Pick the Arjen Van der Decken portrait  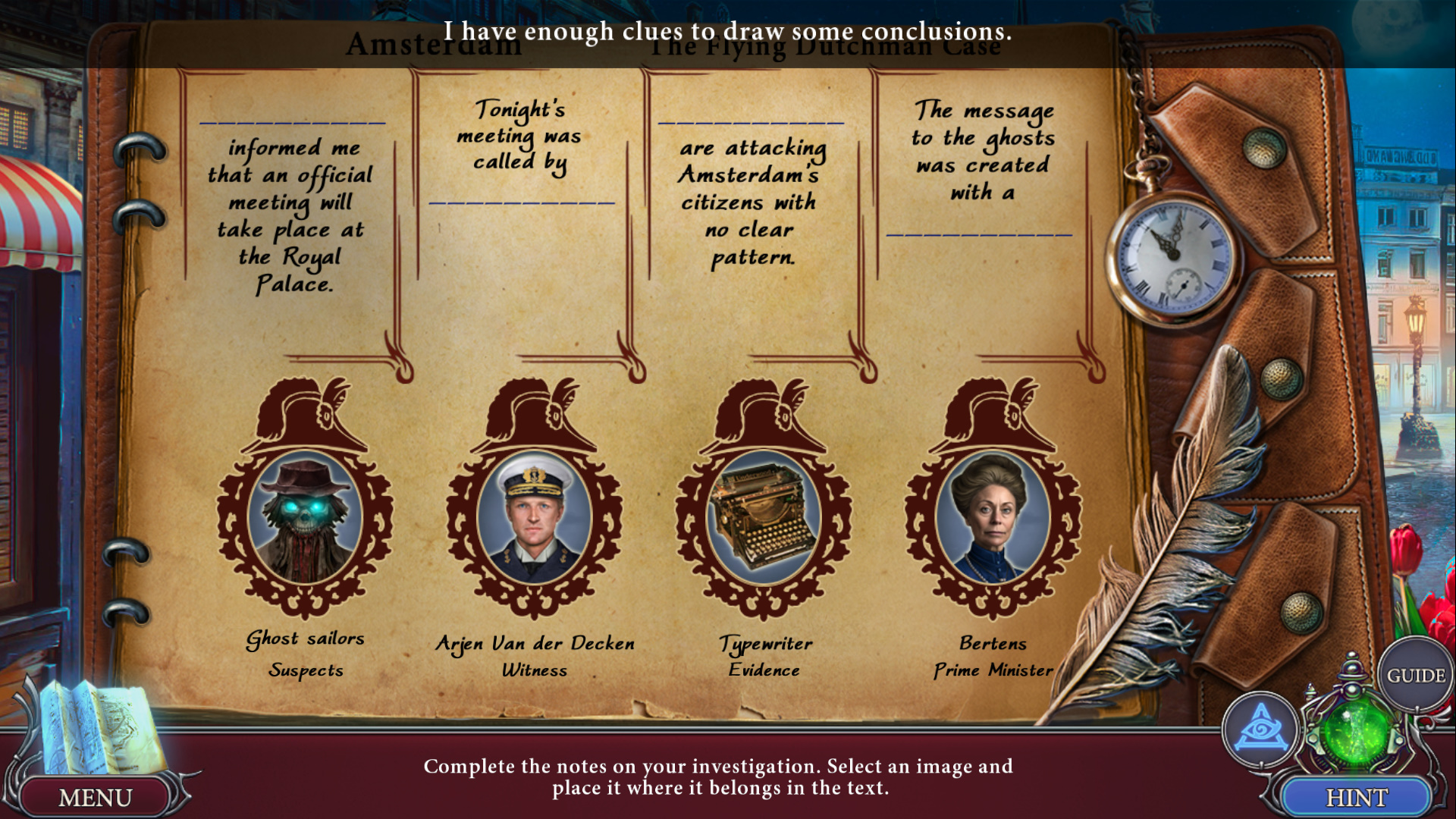(x=535, y=517)
